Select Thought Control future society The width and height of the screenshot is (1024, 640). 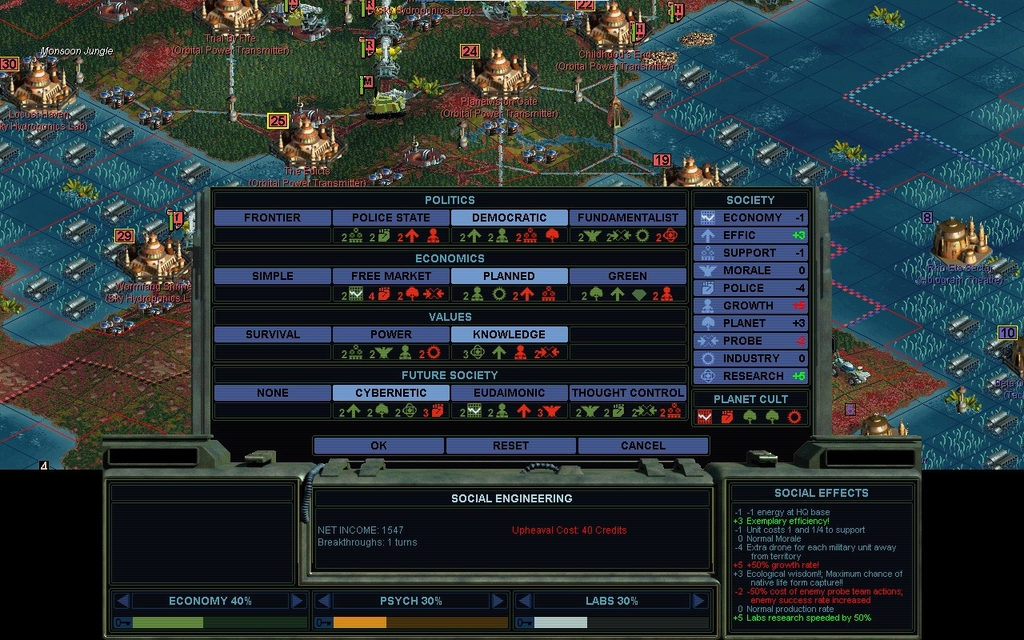click(x=628, y=393)
